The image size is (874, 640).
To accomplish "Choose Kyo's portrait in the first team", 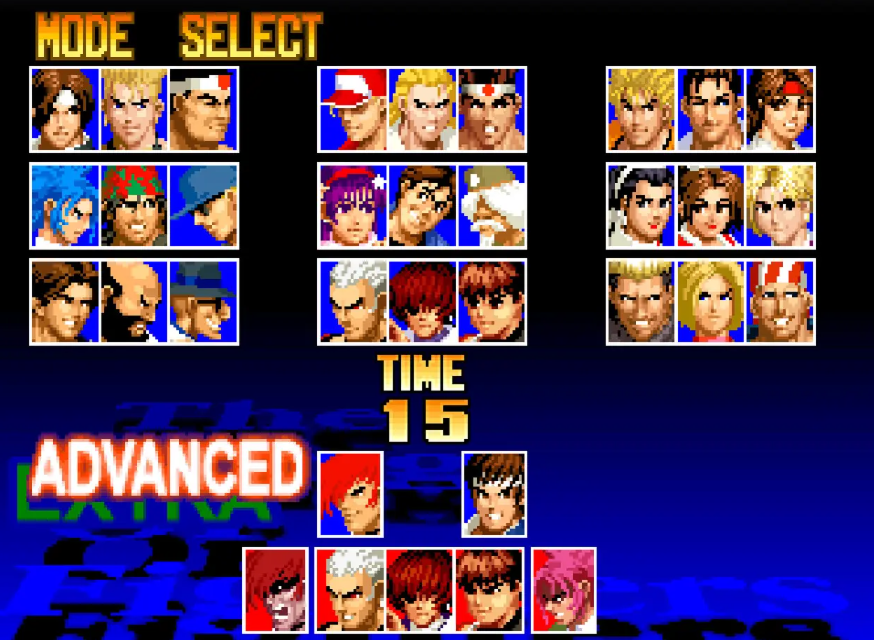I will (x=65, y=110).
